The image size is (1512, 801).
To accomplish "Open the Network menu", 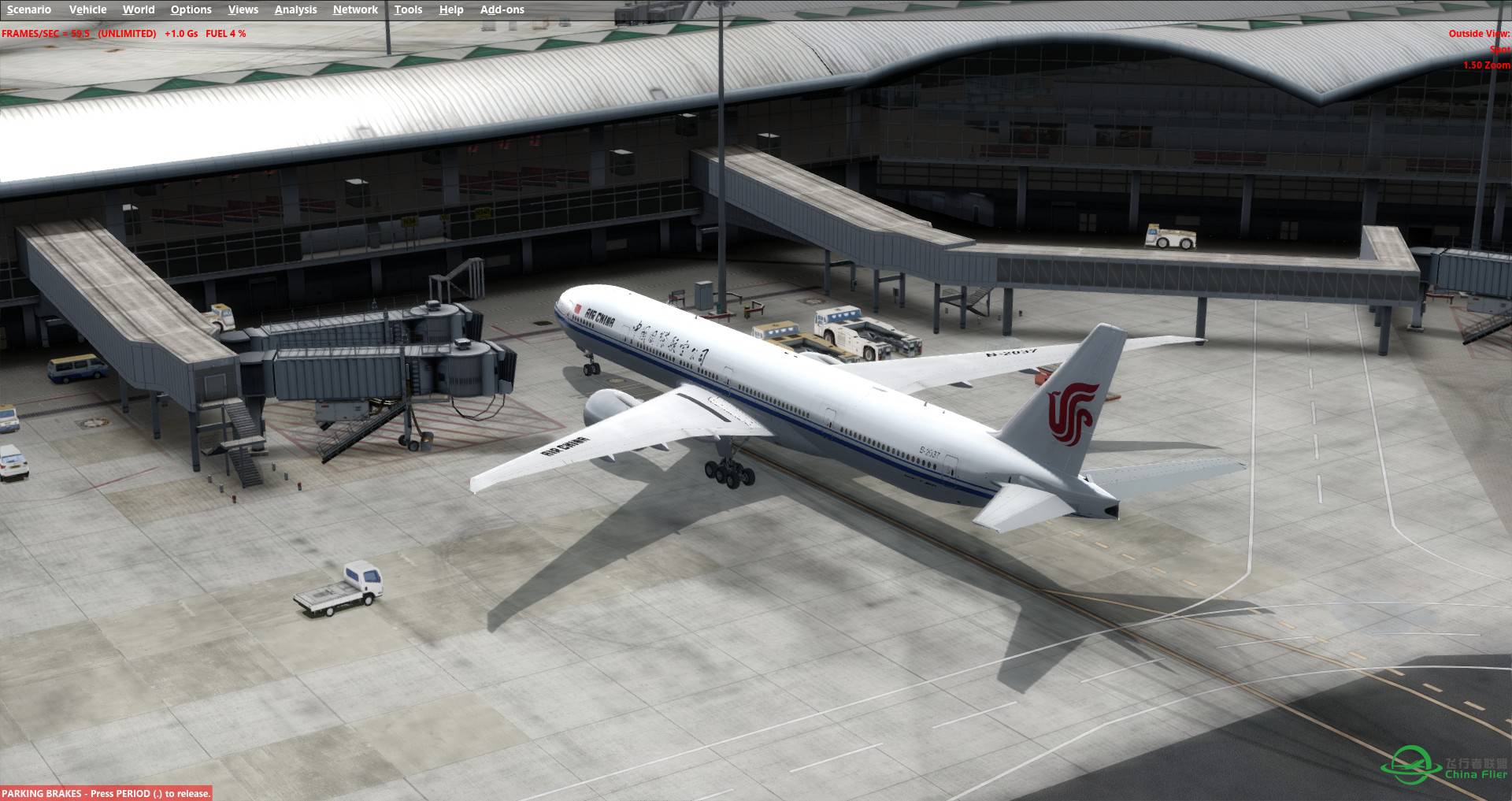I will [x=354, y=9].
